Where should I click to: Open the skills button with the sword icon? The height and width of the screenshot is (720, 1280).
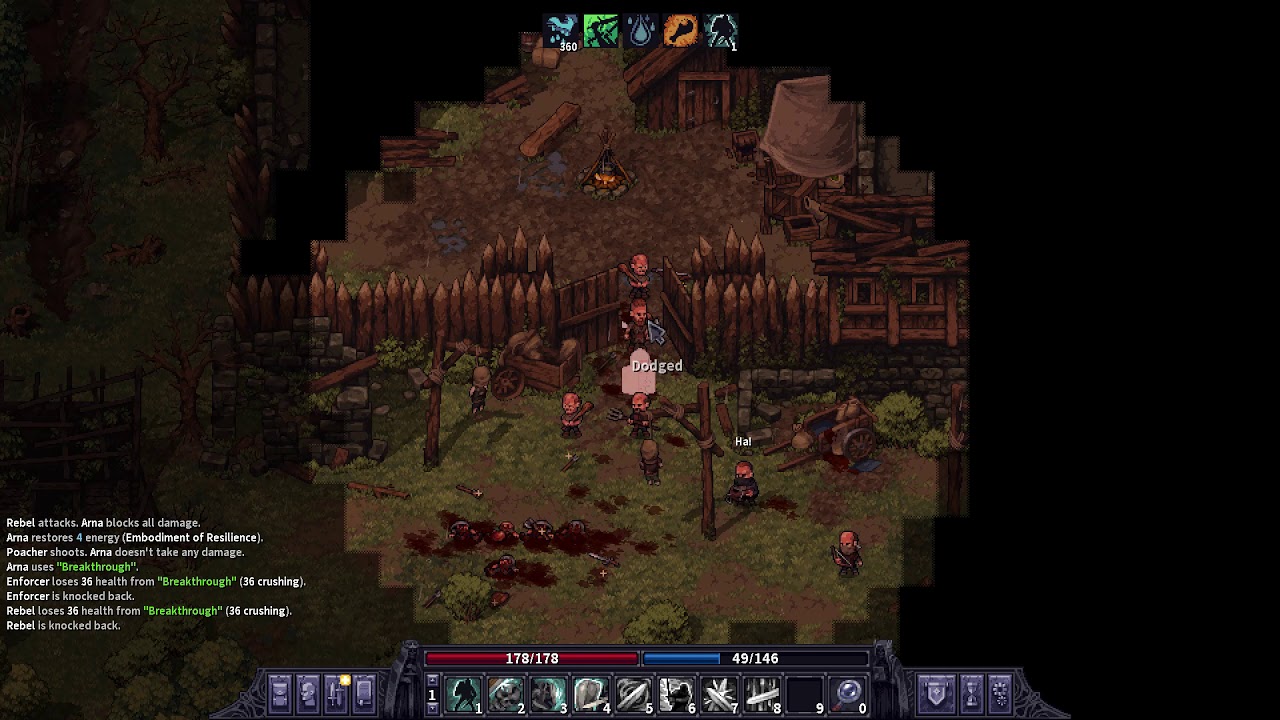[x=336, y=692]
